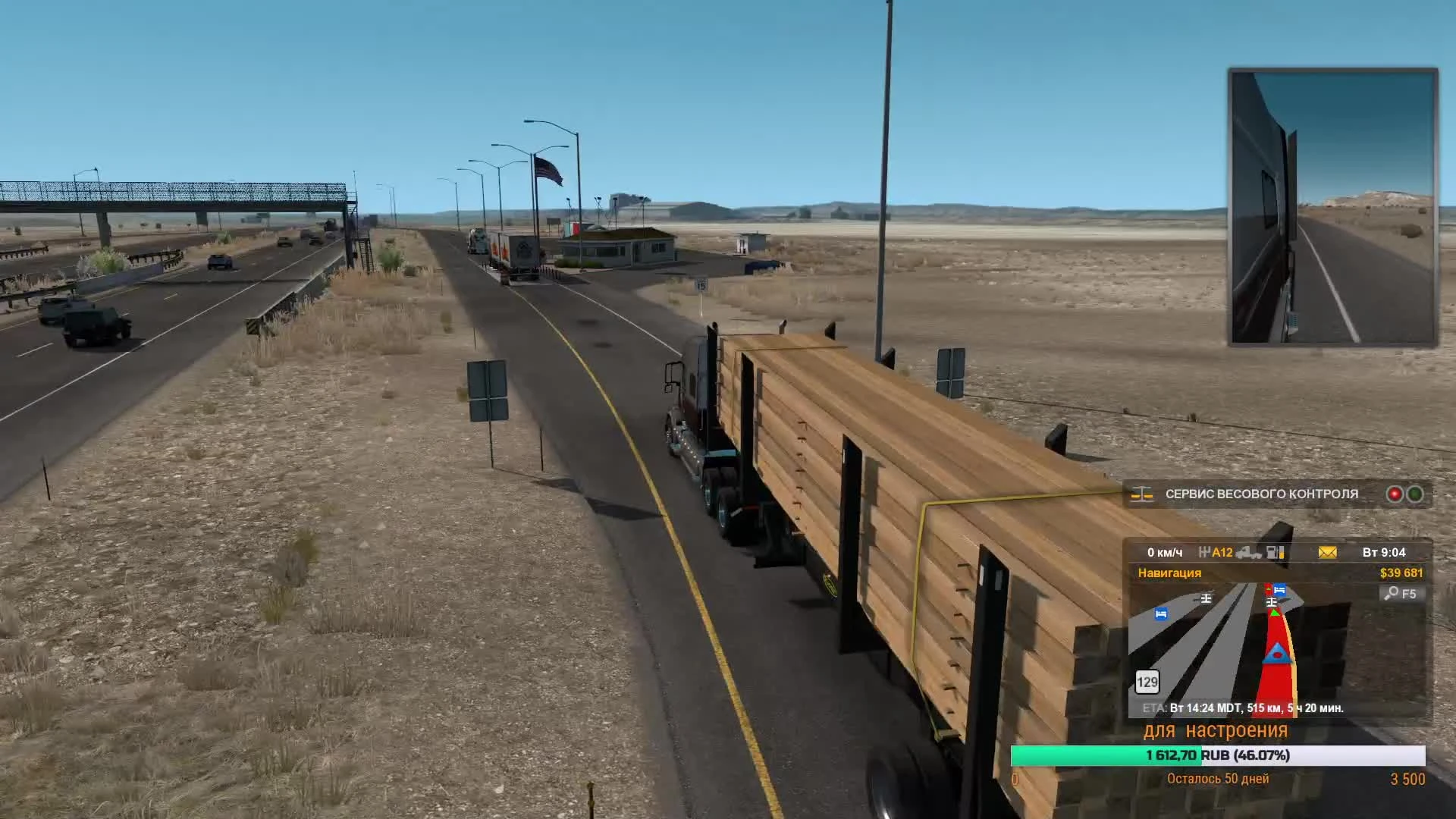
Task: Select the bed rest-stop icon on the minimap
Action: pos(1160,615)
